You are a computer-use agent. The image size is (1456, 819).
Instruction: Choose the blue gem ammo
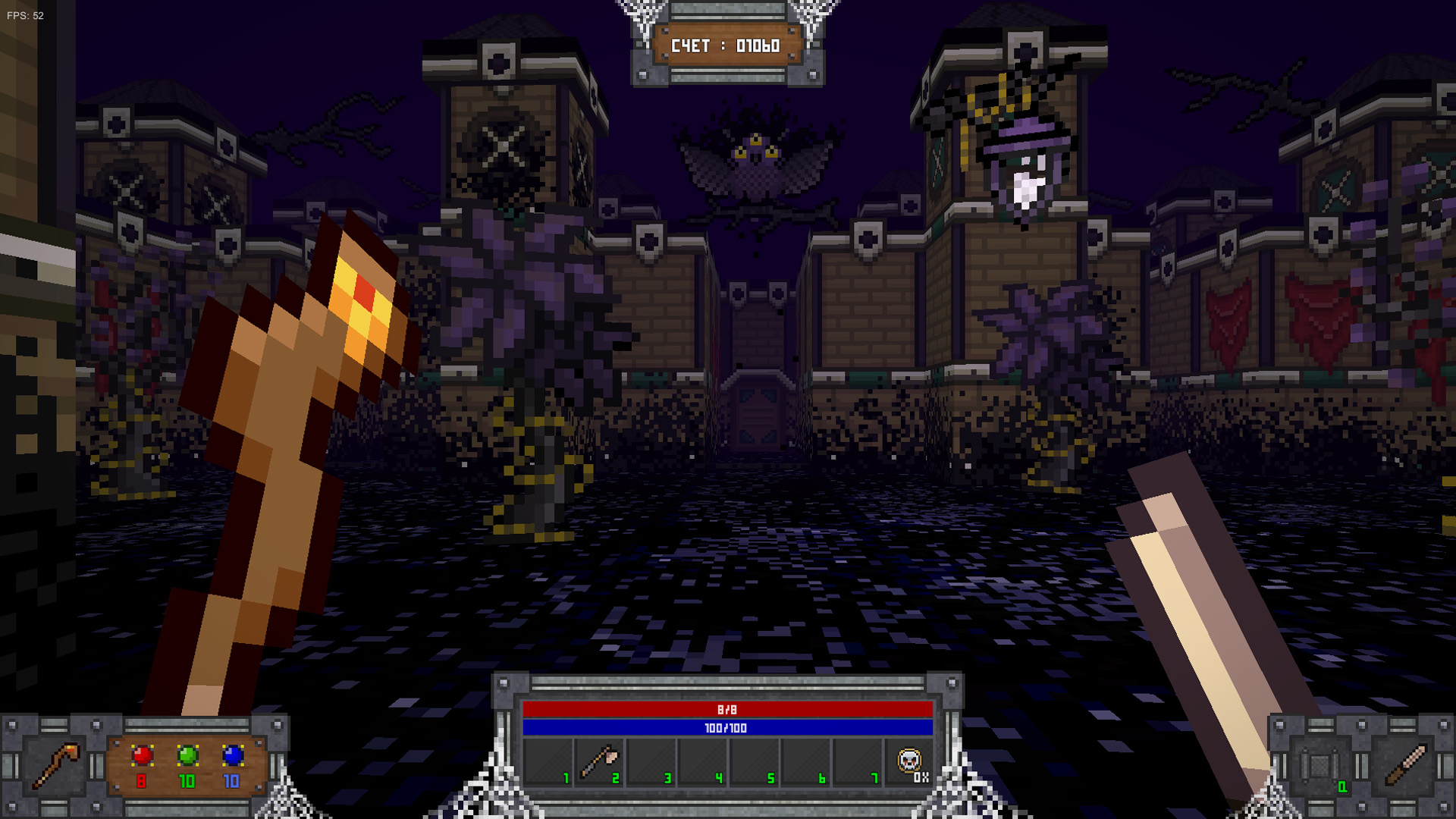pos(233,756)
